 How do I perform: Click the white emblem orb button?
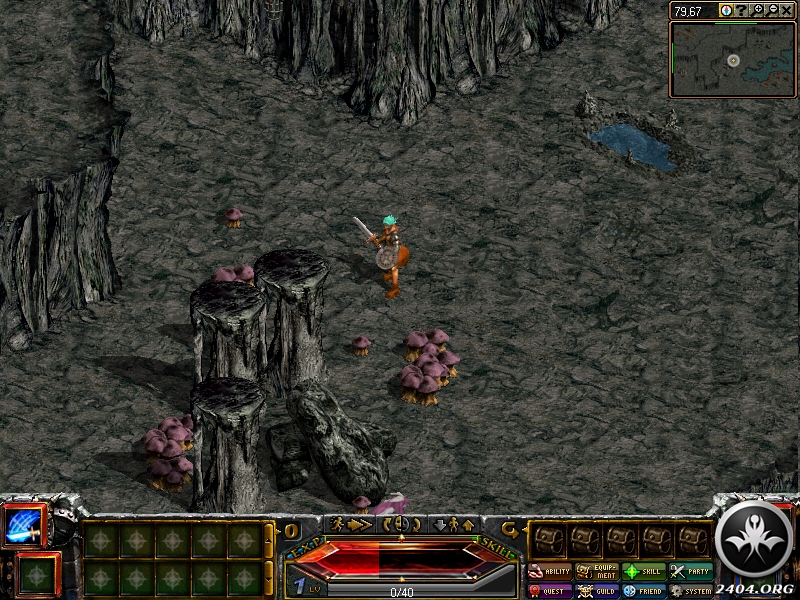[755, 539]
